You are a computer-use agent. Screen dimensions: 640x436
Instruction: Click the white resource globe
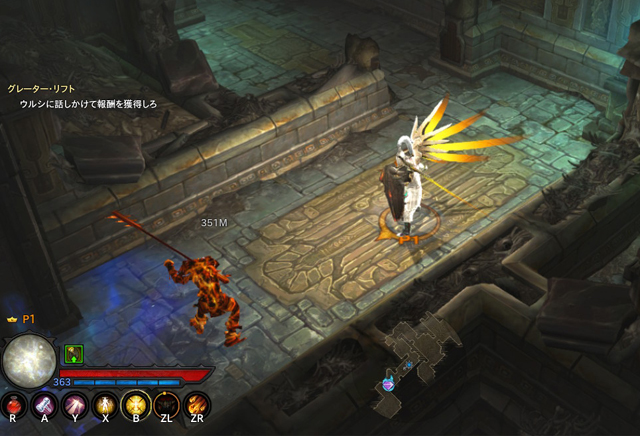pyautogui.click(x=29, y=360)
